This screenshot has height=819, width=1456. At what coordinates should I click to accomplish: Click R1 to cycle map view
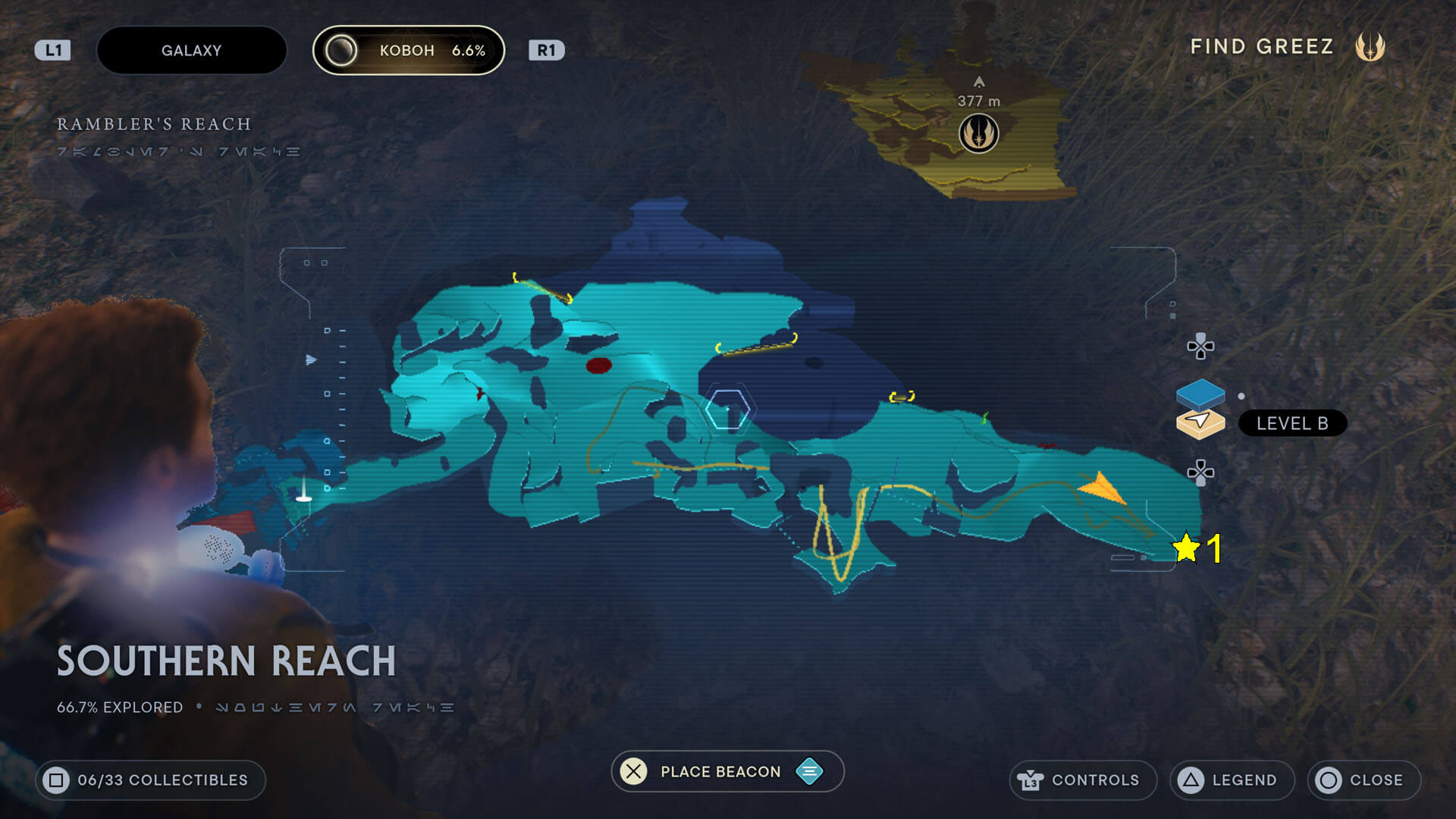[x=548, y=50]
